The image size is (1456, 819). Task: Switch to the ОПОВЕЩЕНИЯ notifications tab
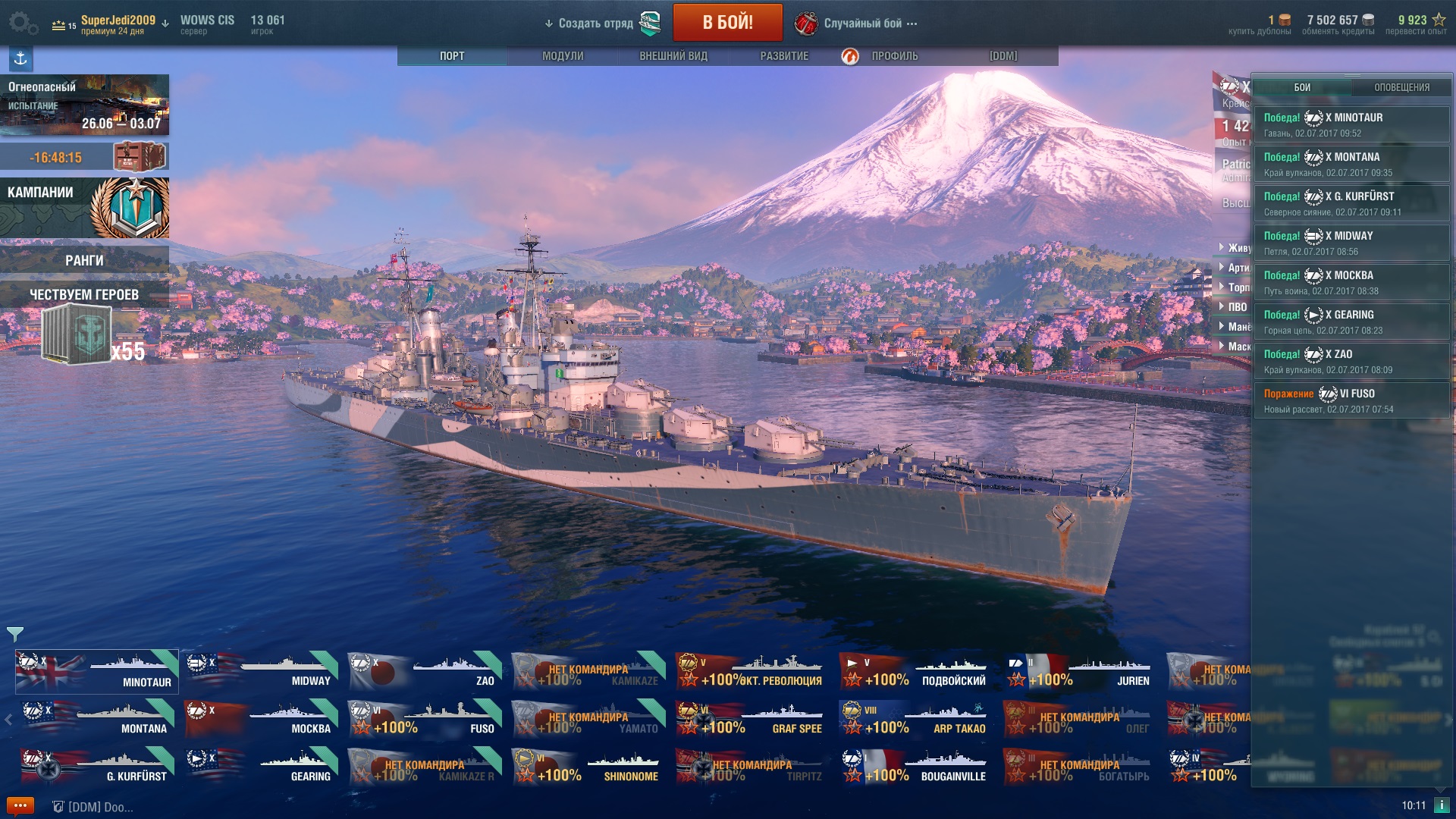point(1401,87)
